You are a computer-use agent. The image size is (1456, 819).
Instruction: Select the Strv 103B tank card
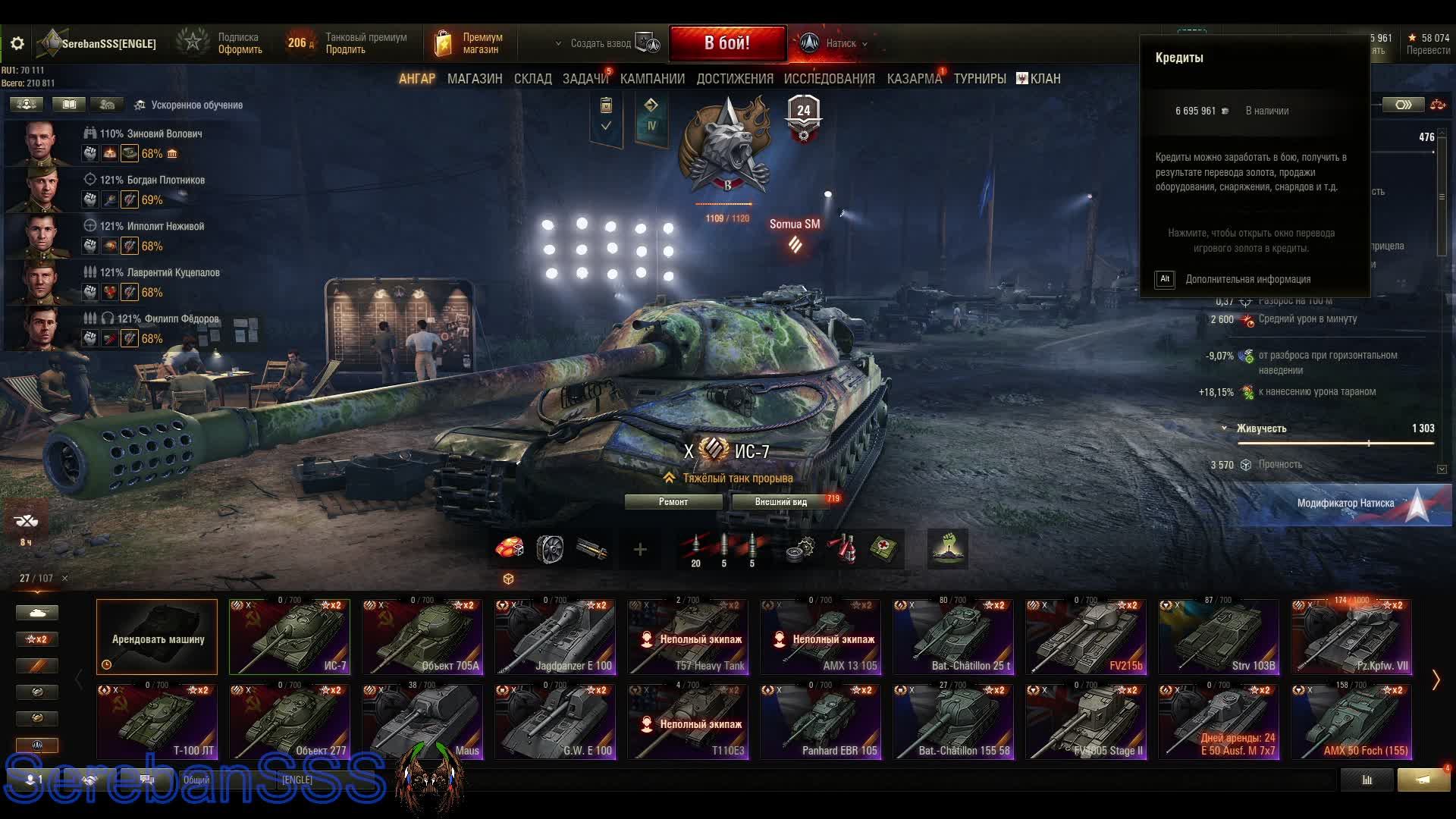[1219, 637]
